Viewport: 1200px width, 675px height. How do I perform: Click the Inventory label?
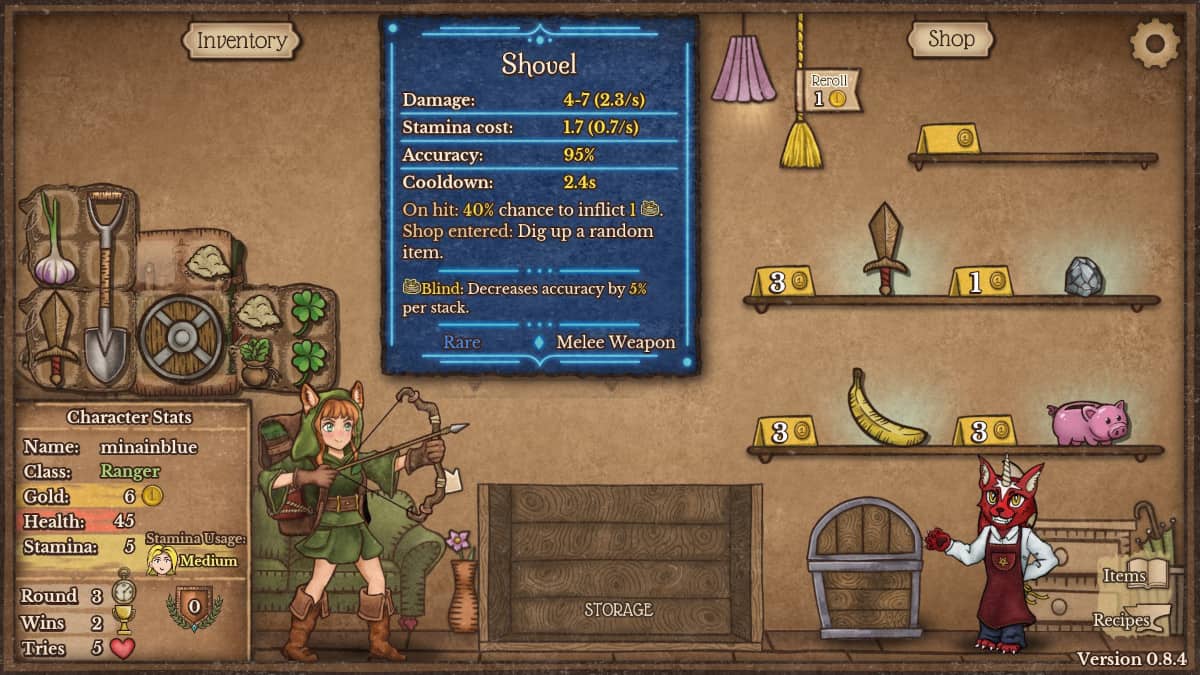pyautogui.click(x=241, y=41)
